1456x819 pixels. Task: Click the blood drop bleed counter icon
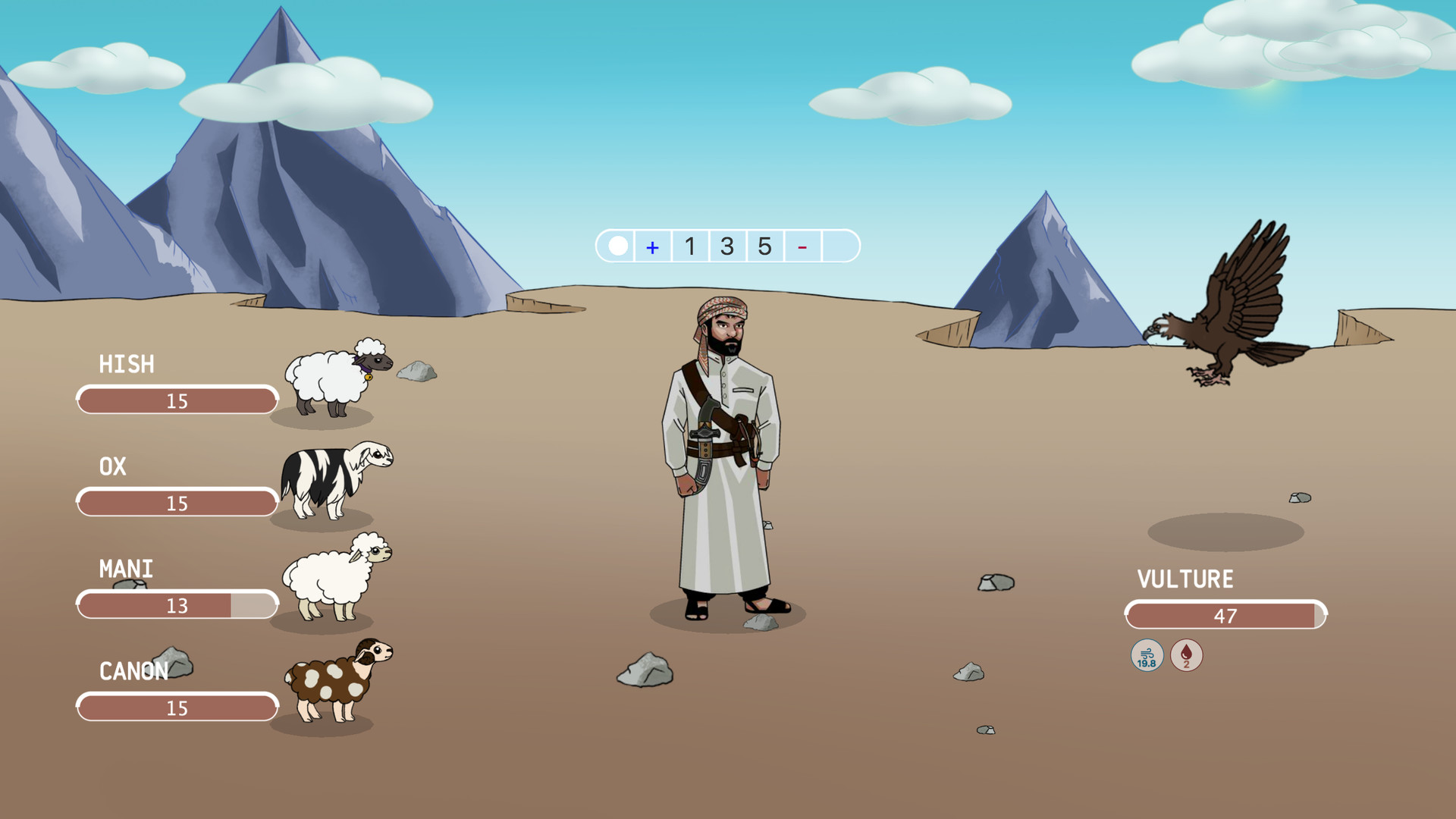1185,655
